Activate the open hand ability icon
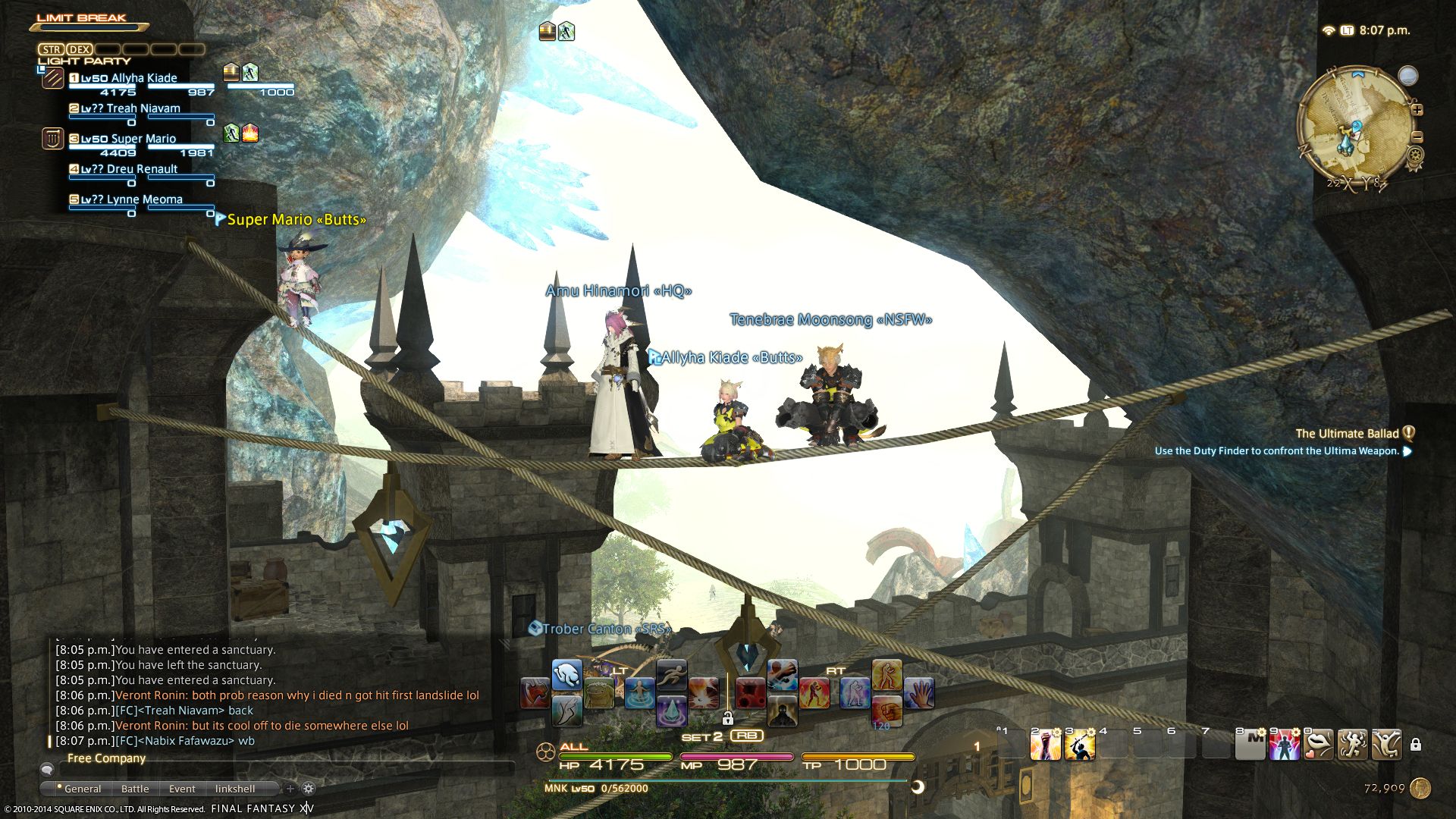1456x819 pixels. point(918,692)
